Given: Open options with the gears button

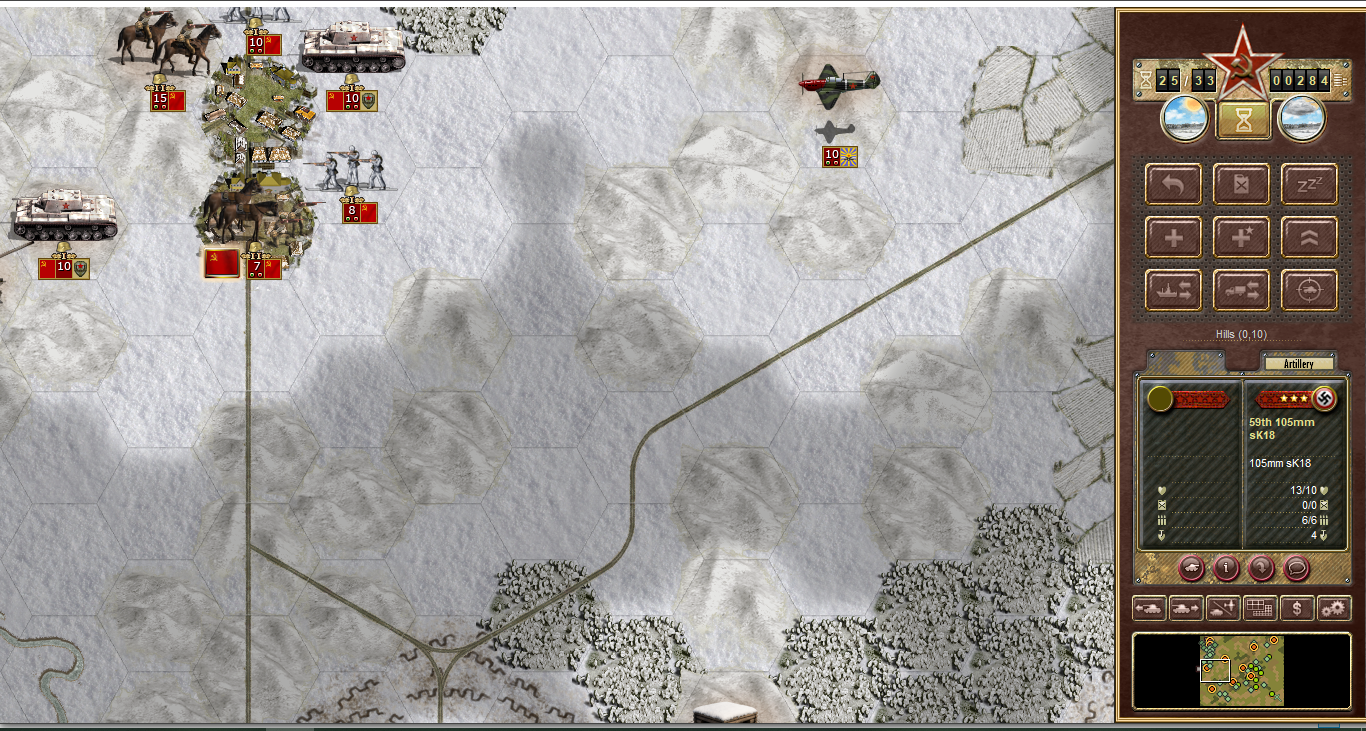Looking at the screenshot, I should click(1334, 607).
